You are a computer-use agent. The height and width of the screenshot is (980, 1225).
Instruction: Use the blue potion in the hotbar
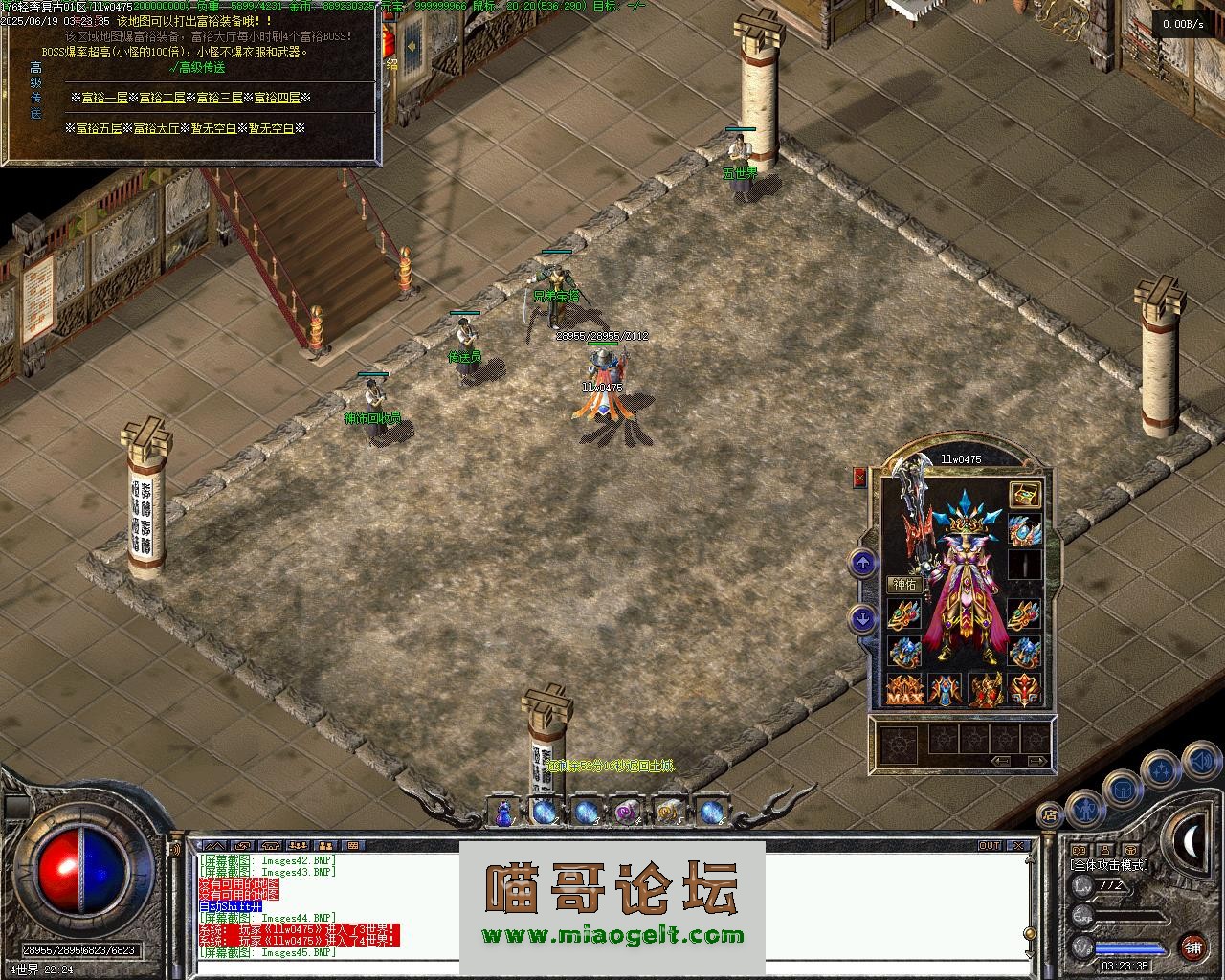503,813
